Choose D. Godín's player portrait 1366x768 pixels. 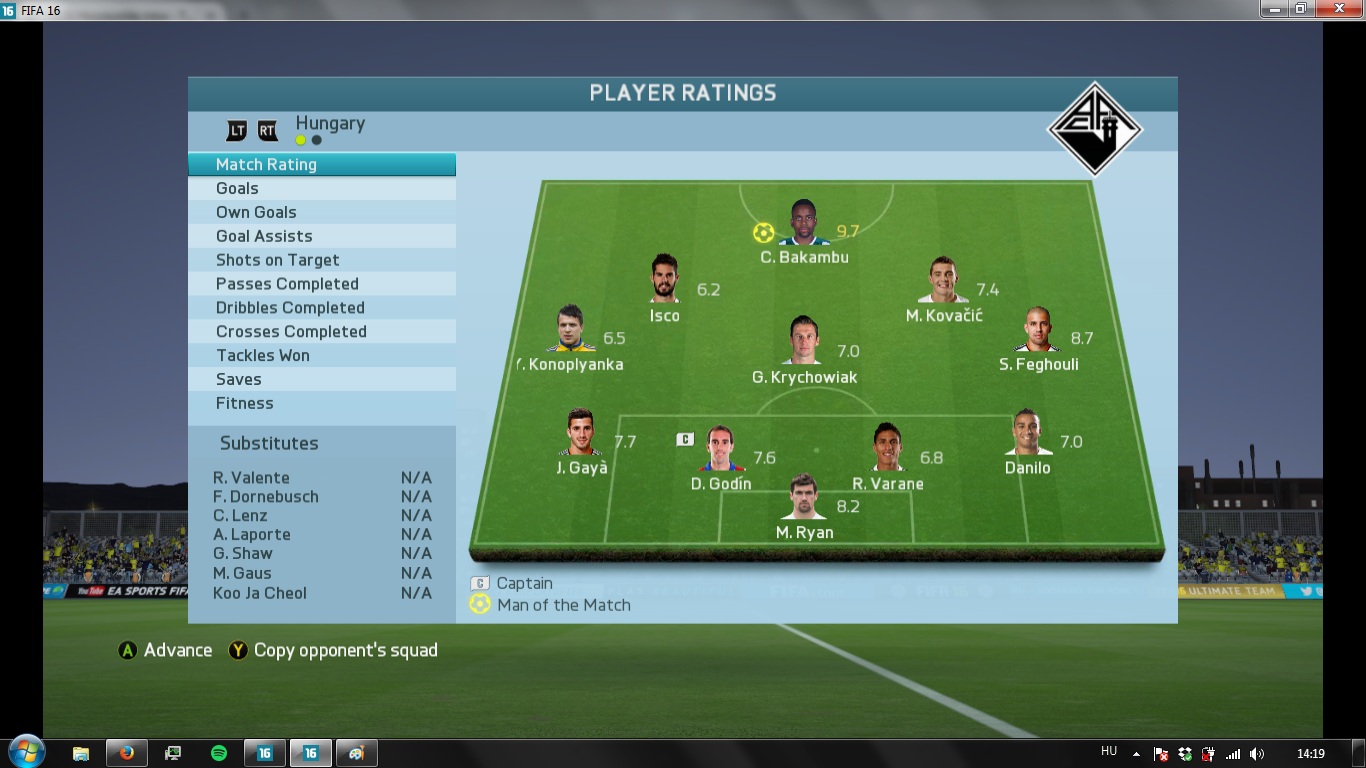pos(720,450)
